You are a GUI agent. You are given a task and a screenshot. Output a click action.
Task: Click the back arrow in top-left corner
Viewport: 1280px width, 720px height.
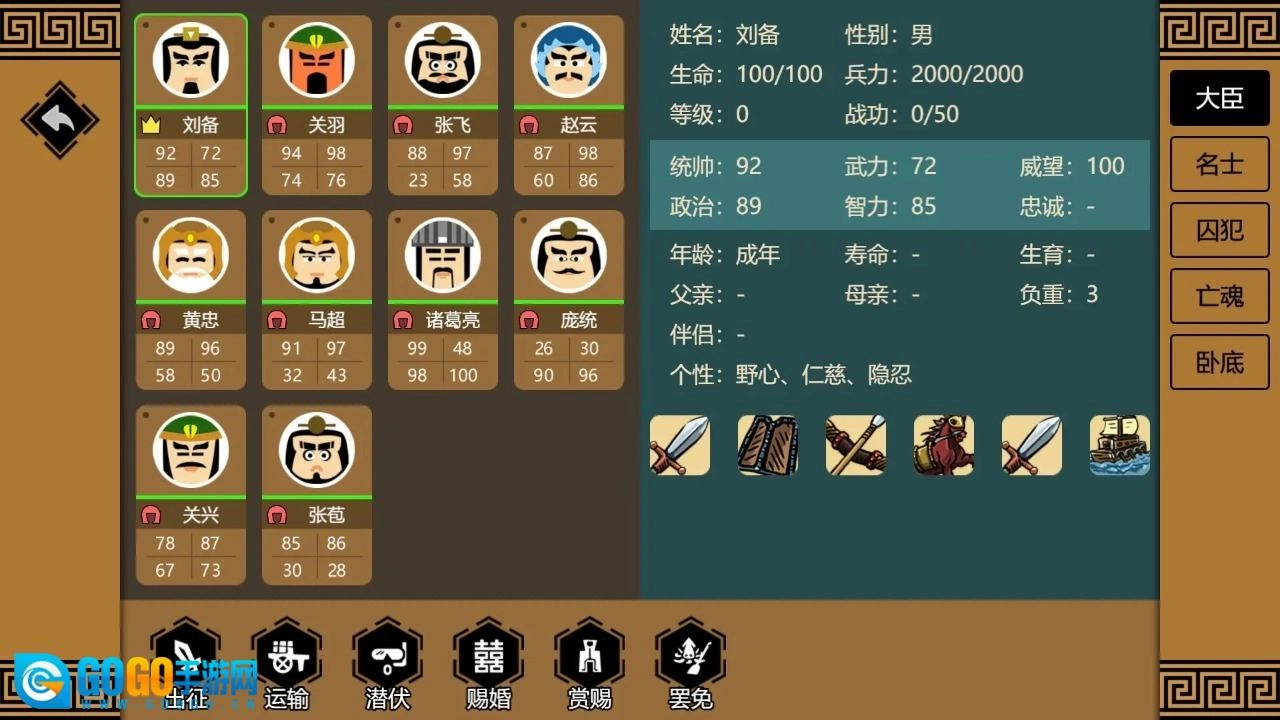point(58,120)
